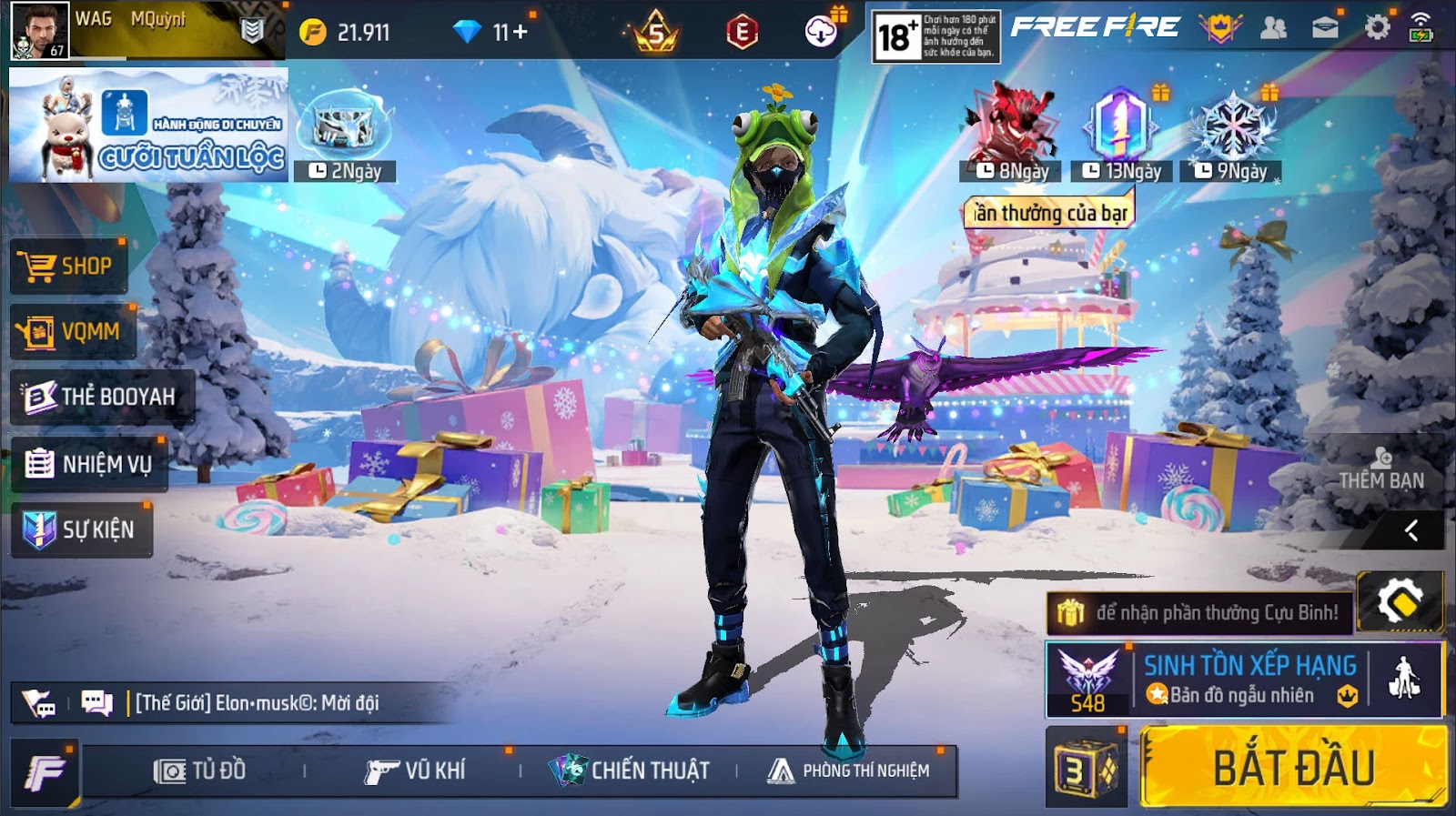Open the settings gear icon
The width and height of the screenshot is (1456, 816).
pos(1377,28)
